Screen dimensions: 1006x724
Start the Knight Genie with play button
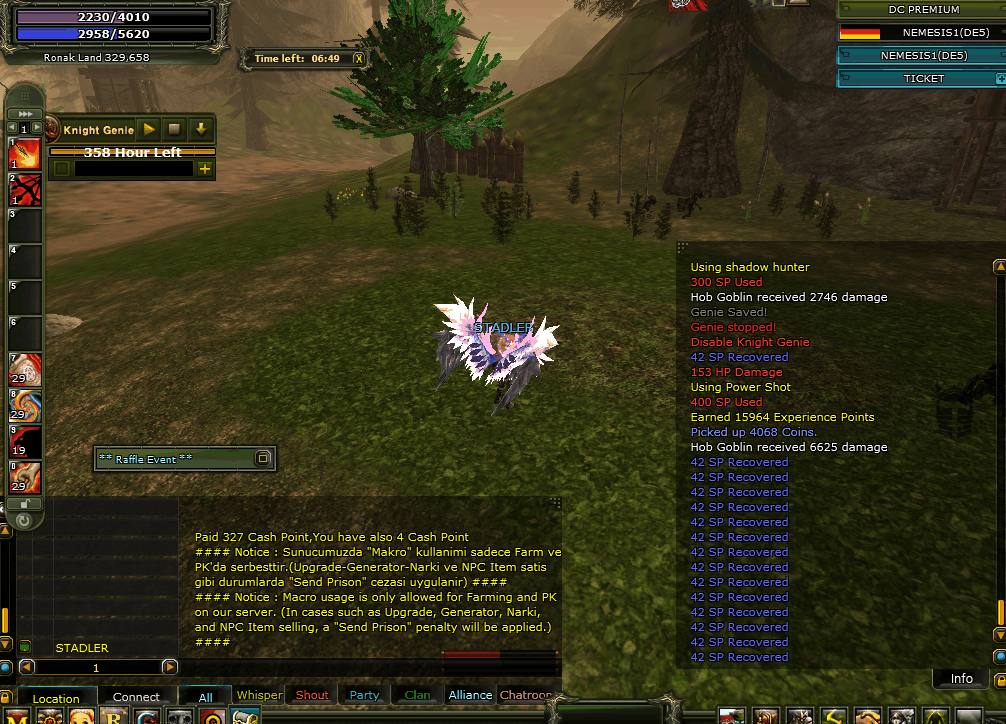pos(149,130)
